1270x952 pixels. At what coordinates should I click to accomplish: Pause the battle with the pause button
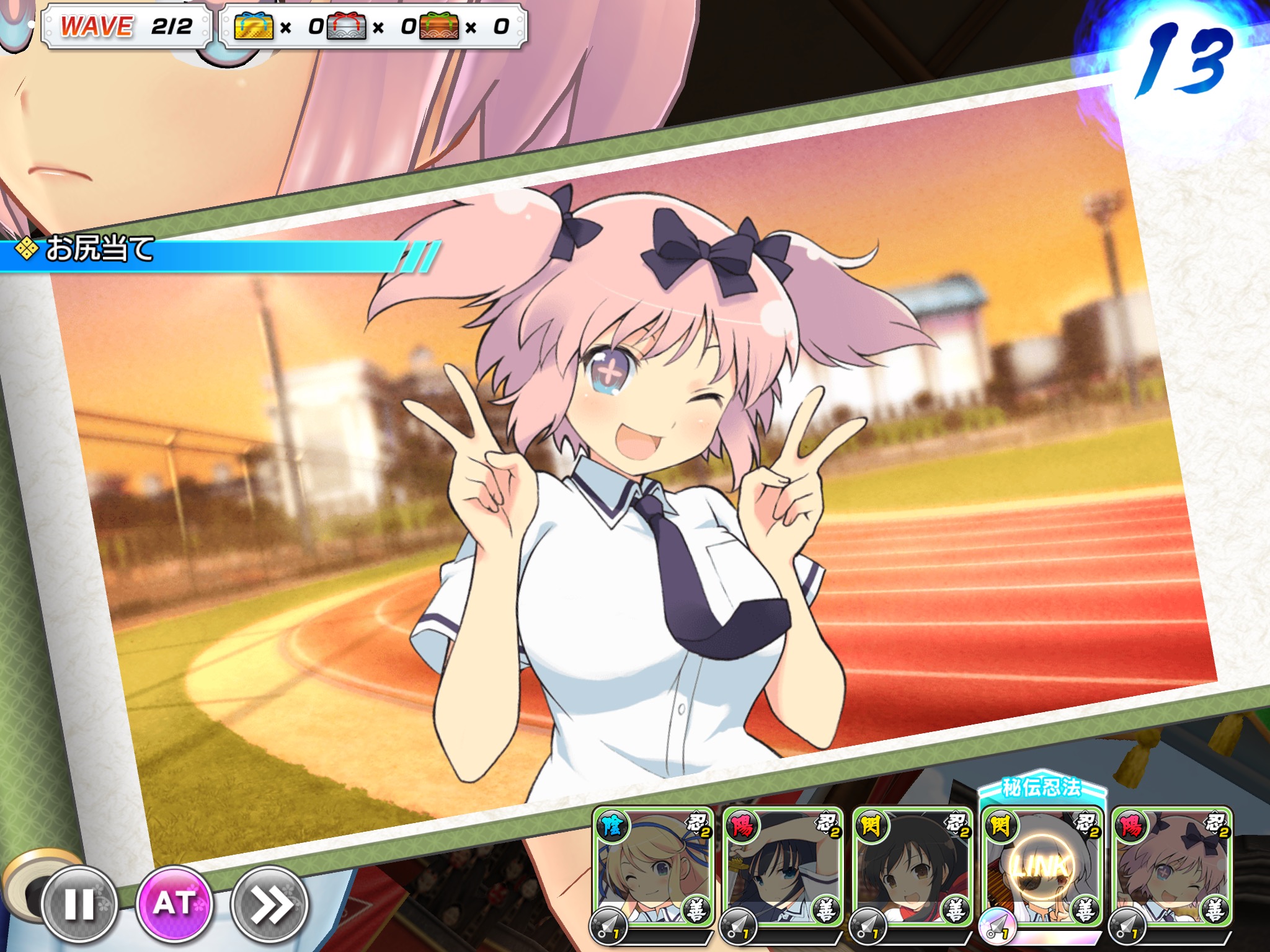pyautogui.click(x=79, y=904)
